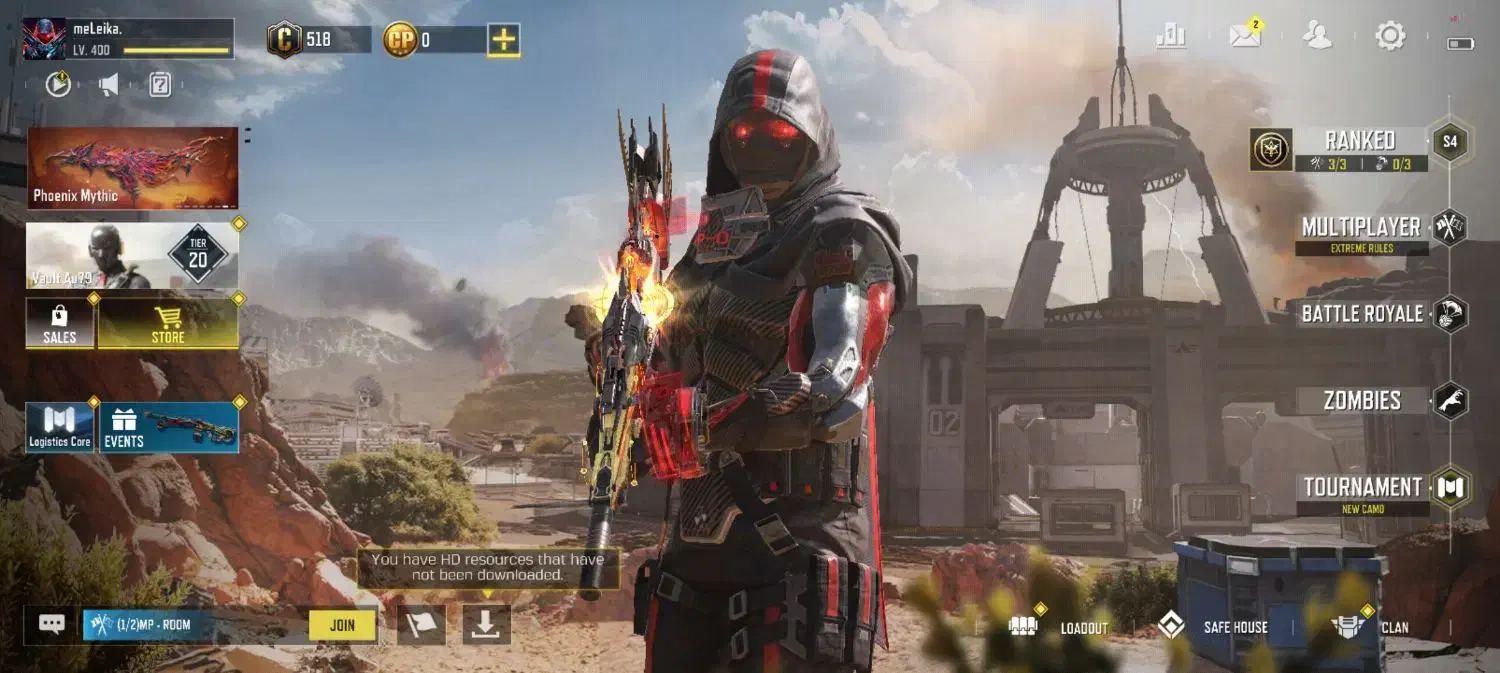This screenshot has width=1500, height=673.
Task: Join the MP room
Action: (x=342, y=625)
